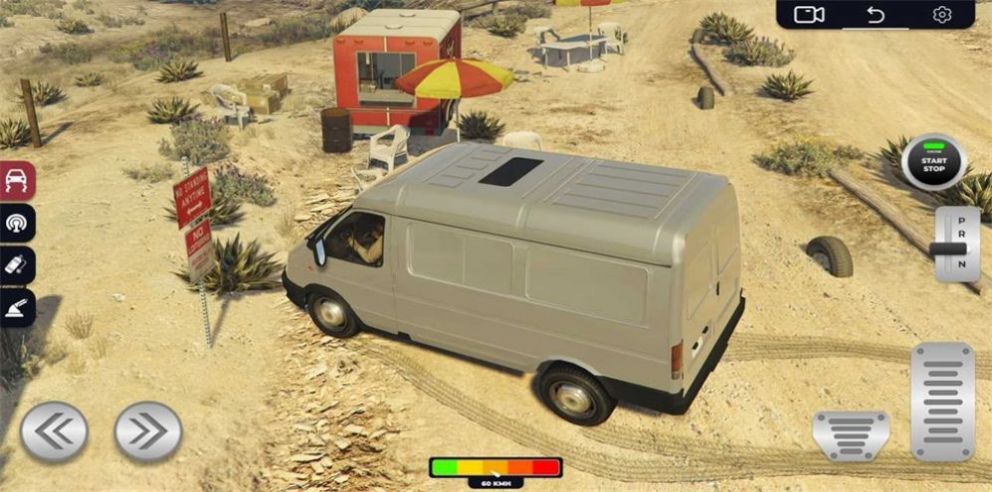Tap the undo arrow to reset the vehicle

pyautogui.click(x=876, y=14)
